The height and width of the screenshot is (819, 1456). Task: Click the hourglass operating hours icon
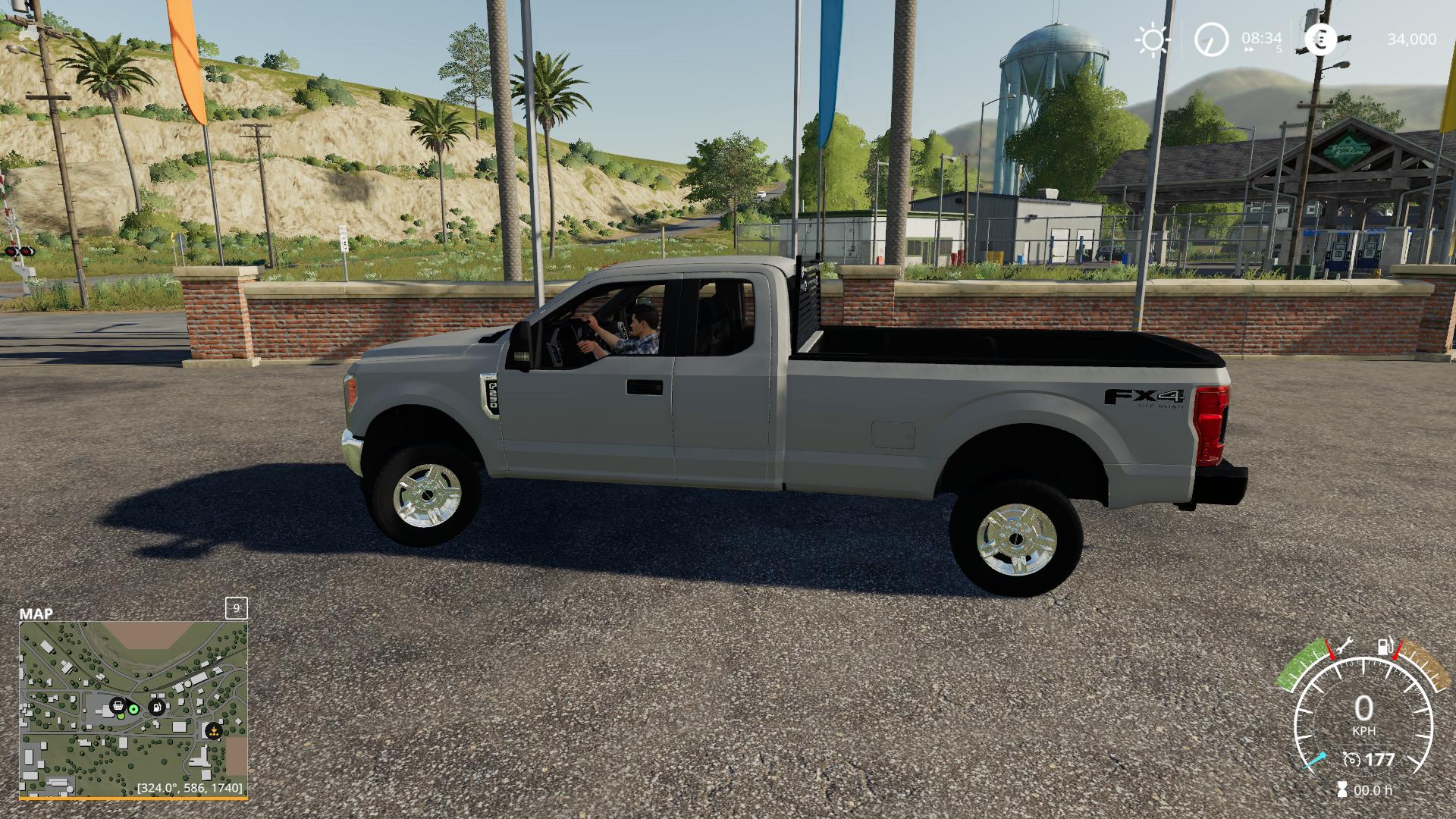[1343, 789]
